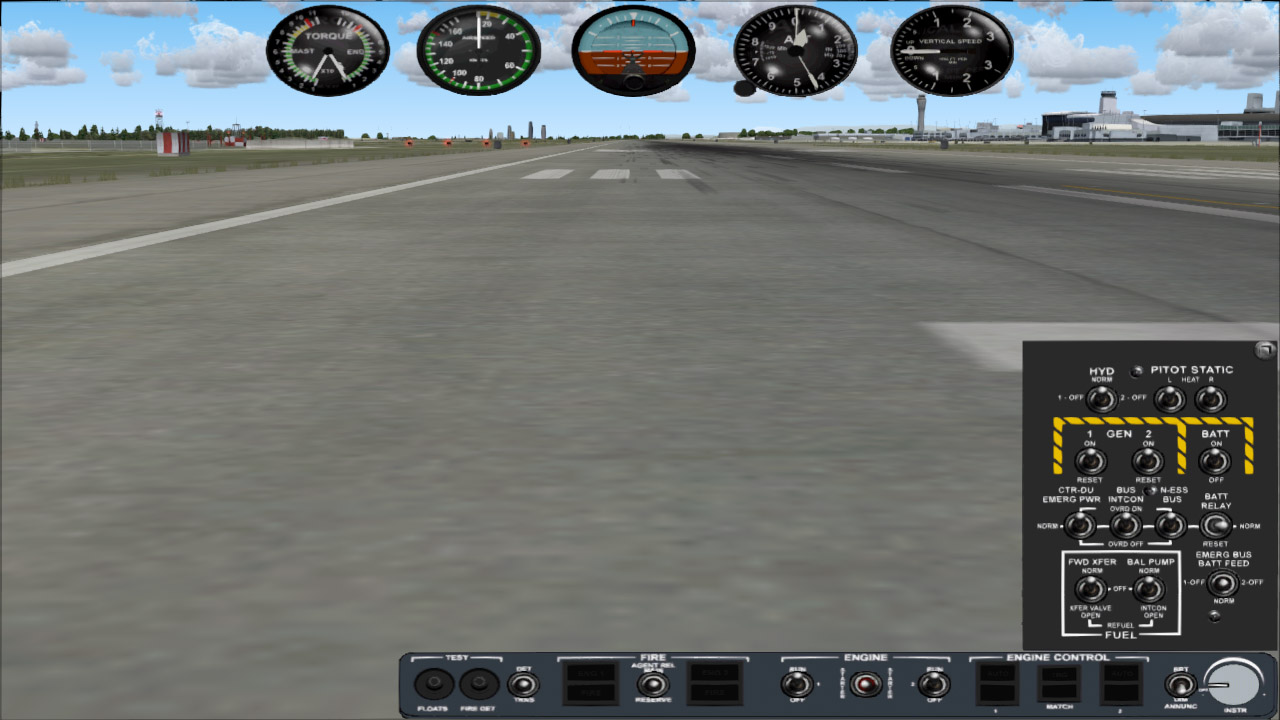1280x720 pixels.
Task: Enable the left PITOT STATIC heat
Action: click(1168, 399)
